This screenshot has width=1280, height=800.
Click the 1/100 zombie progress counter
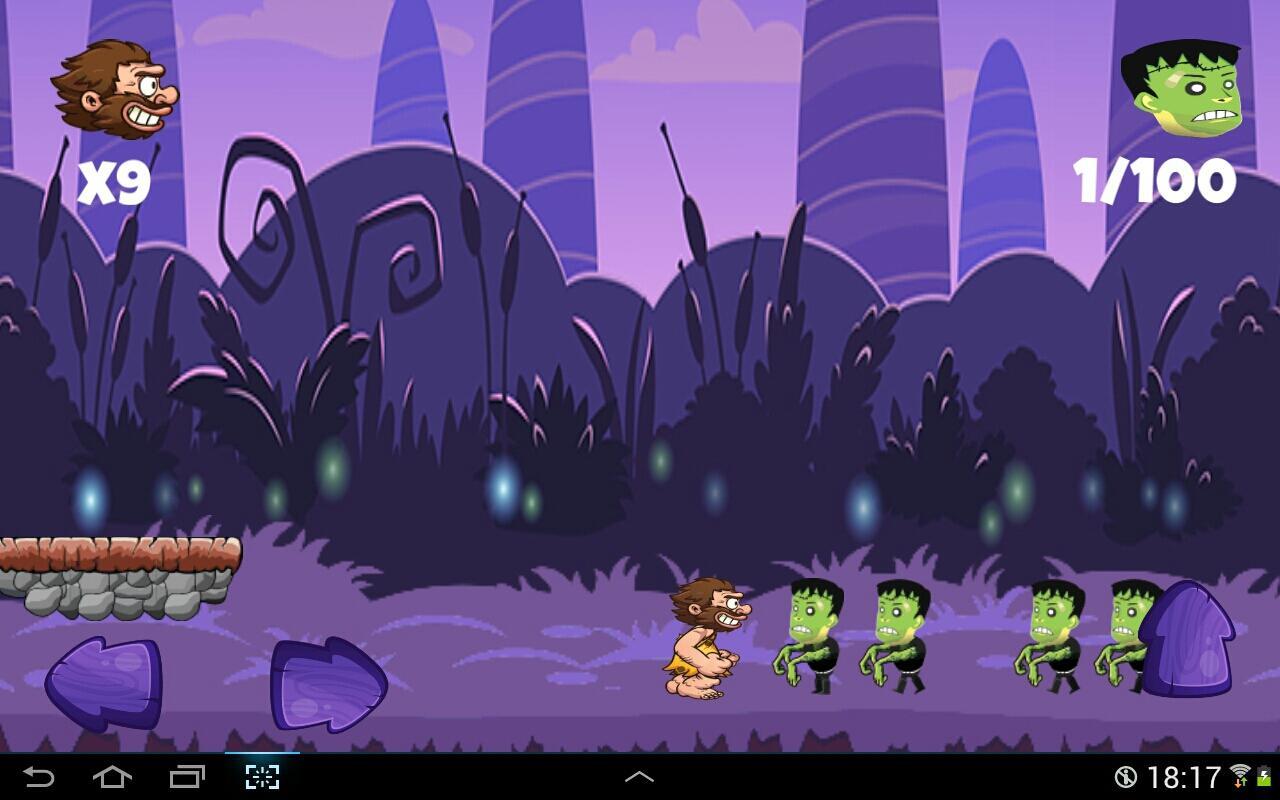[x=1152, y=180]
